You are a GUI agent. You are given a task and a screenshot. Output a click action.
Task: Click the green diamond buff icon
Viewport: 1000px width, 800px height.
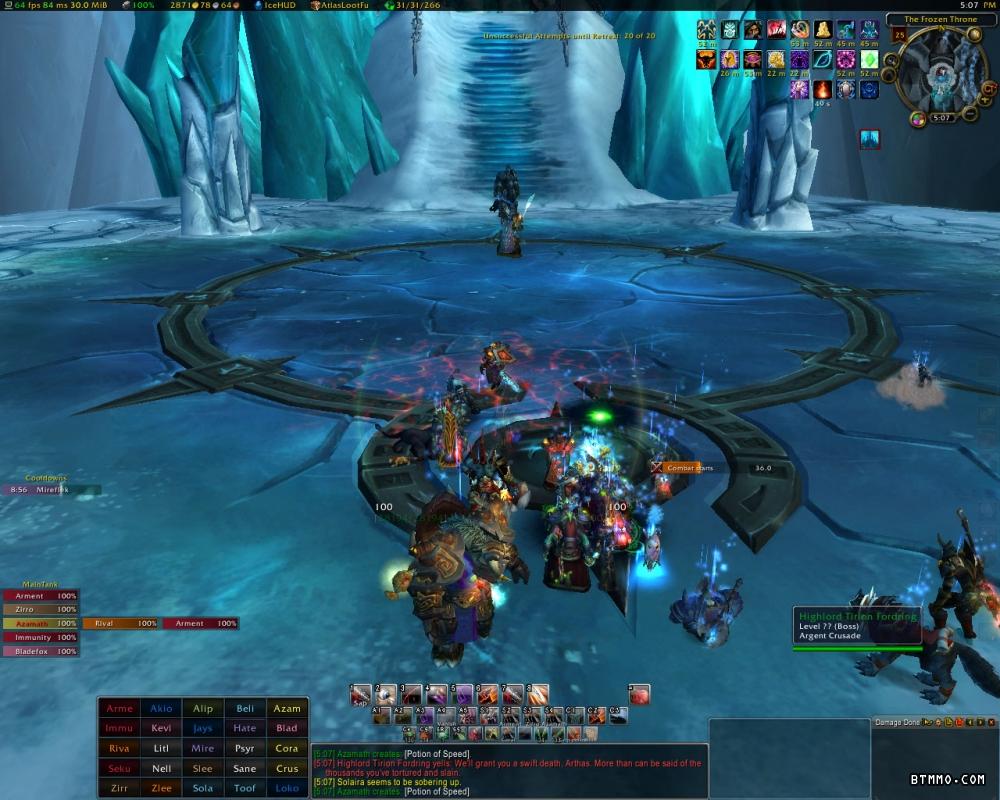tap(870, 60)
